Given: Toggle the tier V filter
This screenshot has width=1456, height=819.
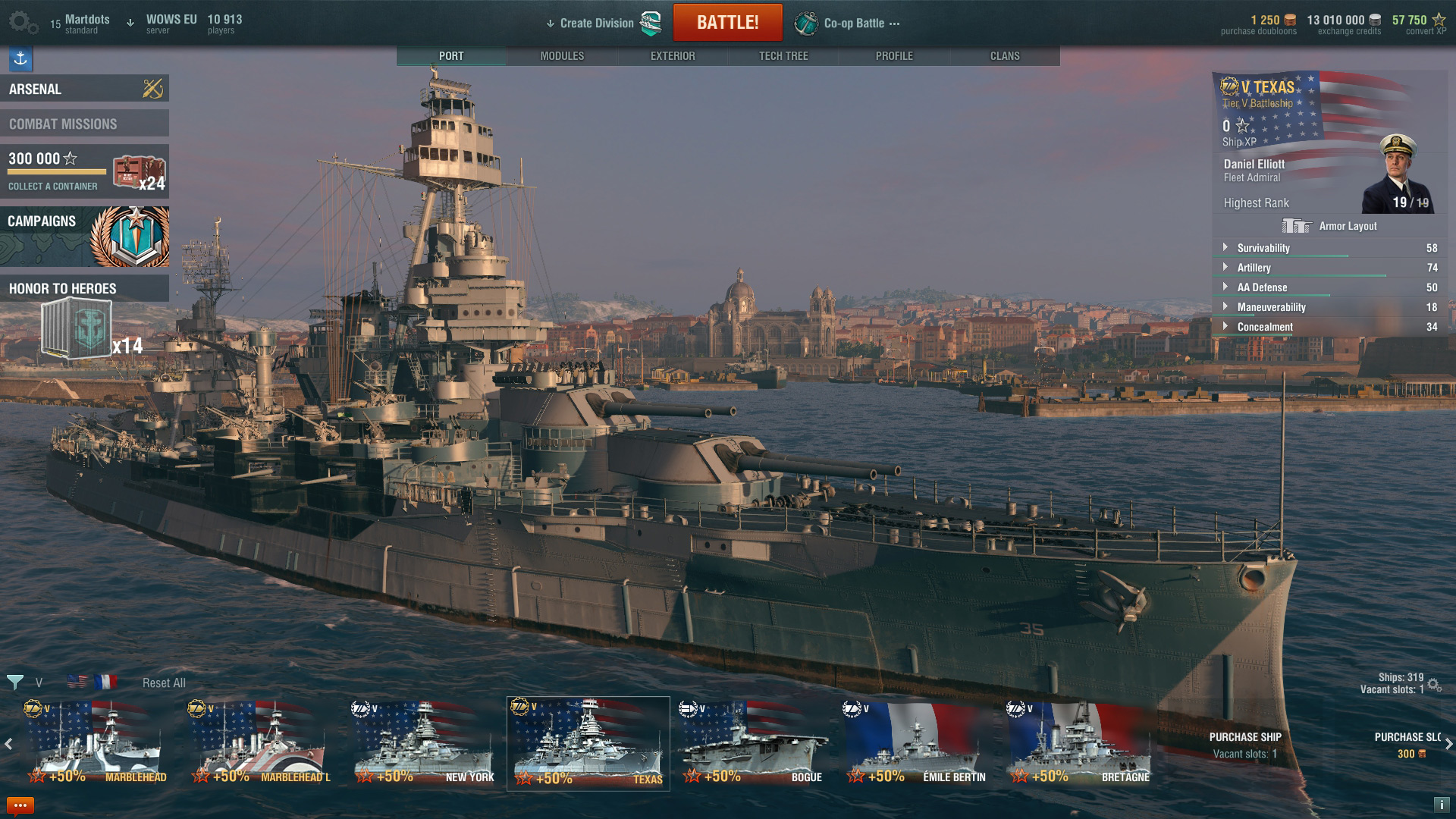Looking at the screenshot, I should click(39, 682).
